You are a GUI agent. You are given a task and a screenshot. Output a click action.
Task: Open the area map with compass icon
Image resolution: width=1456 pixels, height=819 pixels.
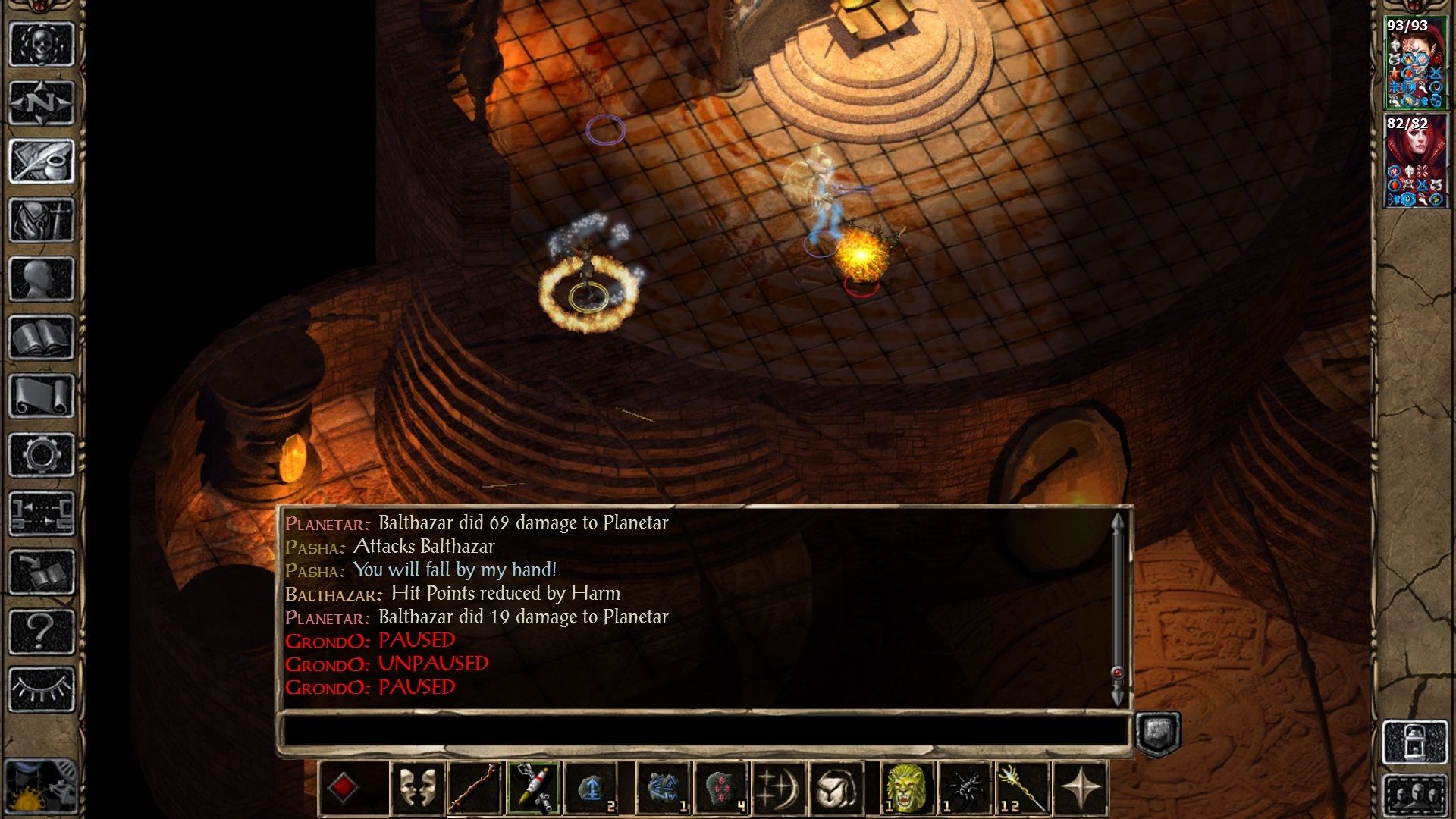42,102
